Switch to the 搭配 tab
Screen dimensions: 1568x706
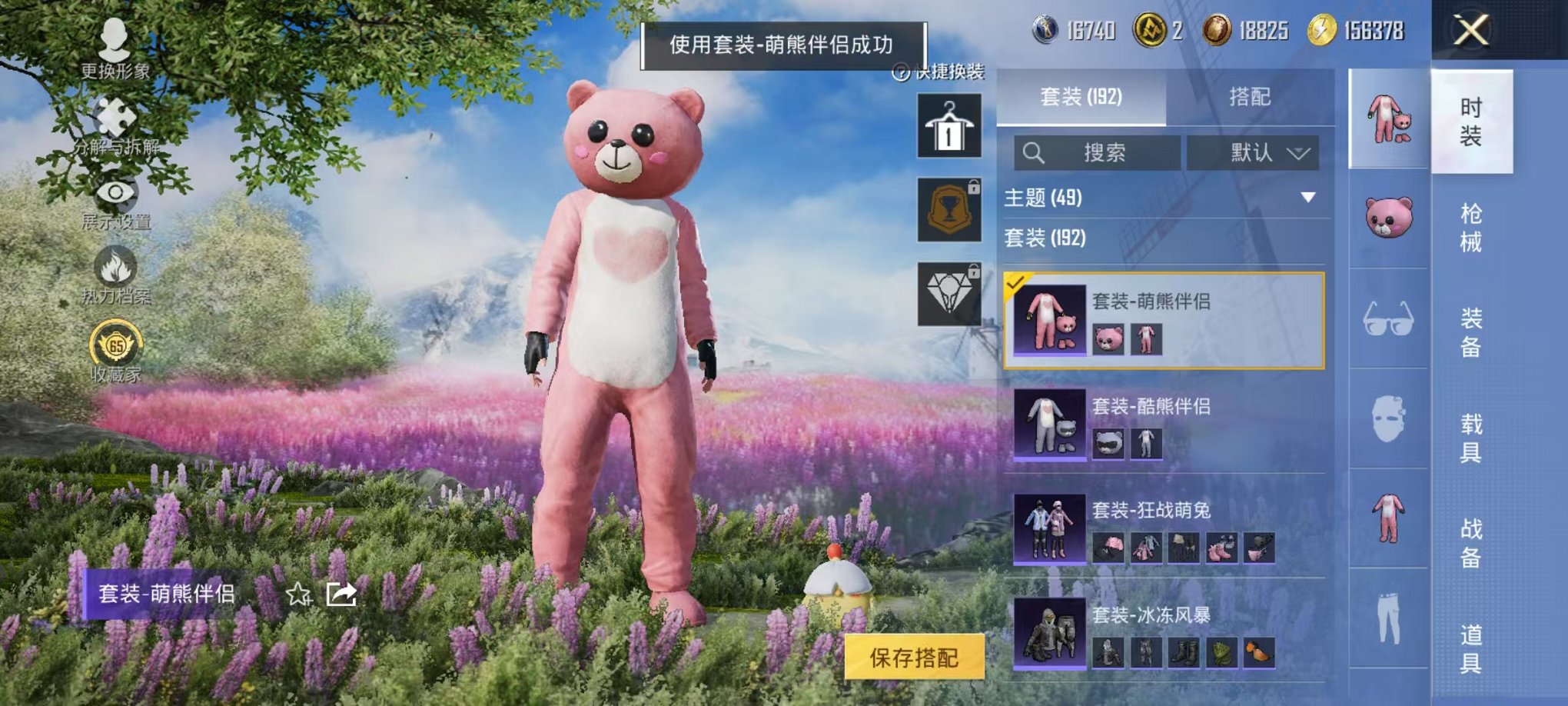(1249, 97)
